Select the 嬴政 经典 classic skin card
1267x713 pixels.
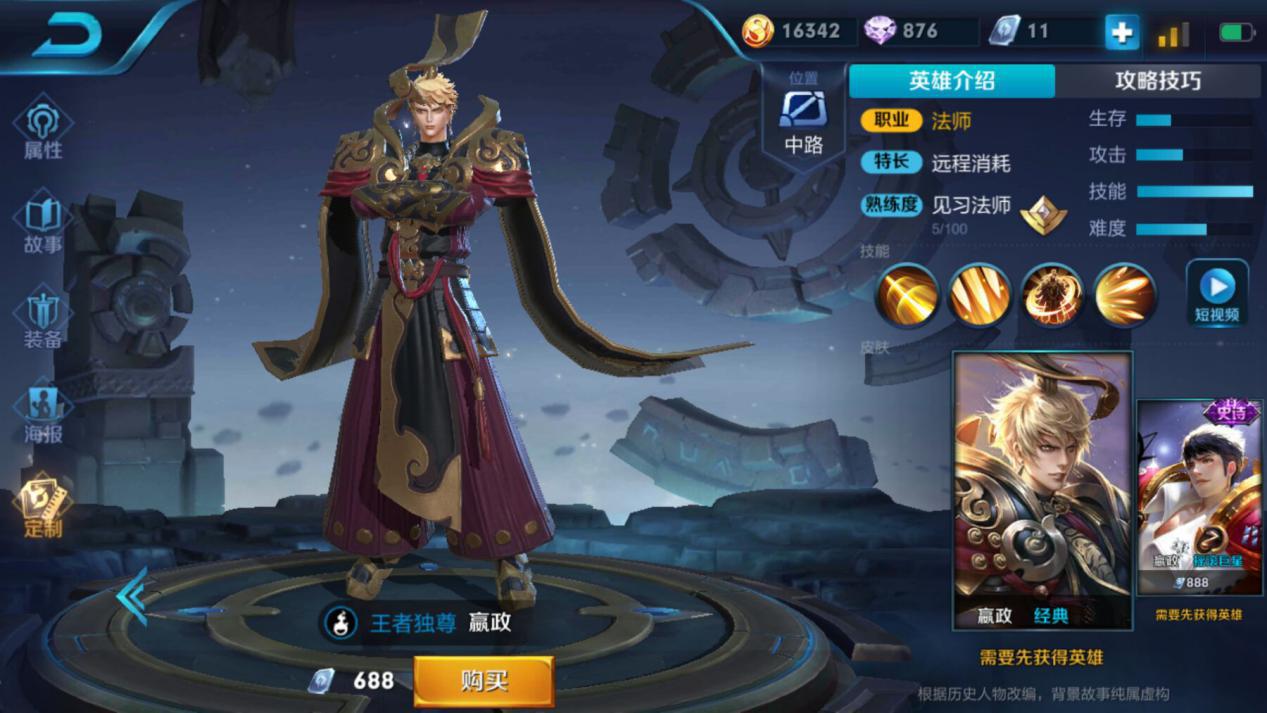pos(1043,490)
